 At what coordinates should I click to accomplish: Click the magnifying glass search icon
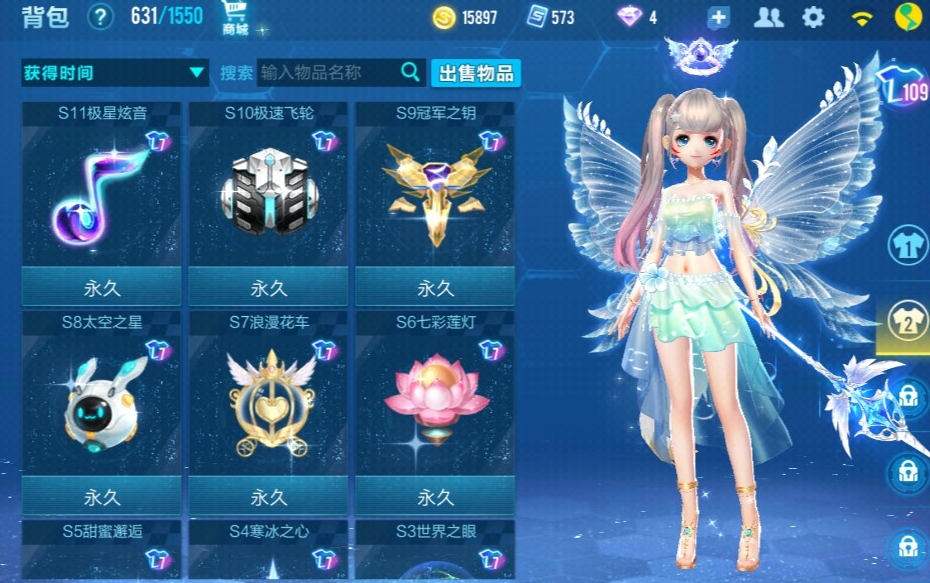(x=410, y=71)
